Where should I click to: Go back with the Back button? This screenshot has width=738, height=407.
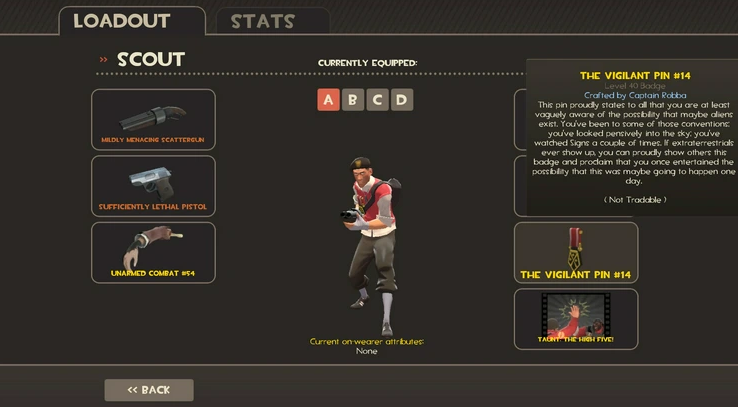(x=149, y=390)
